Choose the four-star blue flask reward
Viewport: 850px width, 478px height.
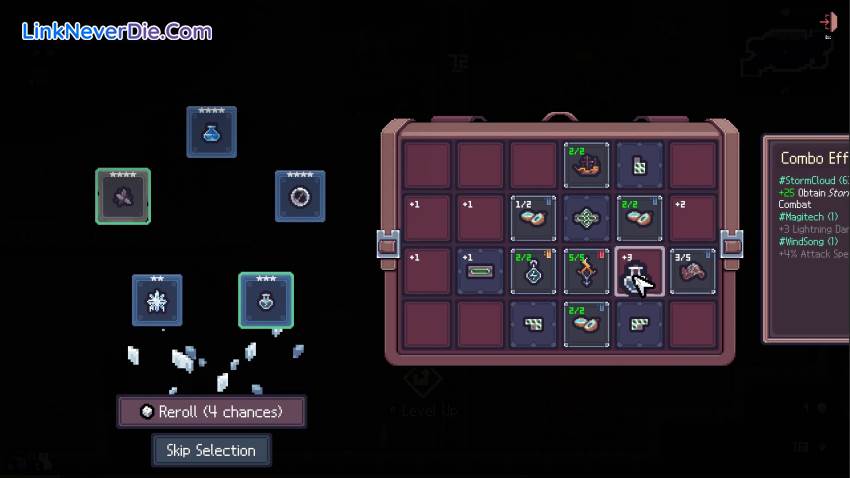tap(211, 132)
